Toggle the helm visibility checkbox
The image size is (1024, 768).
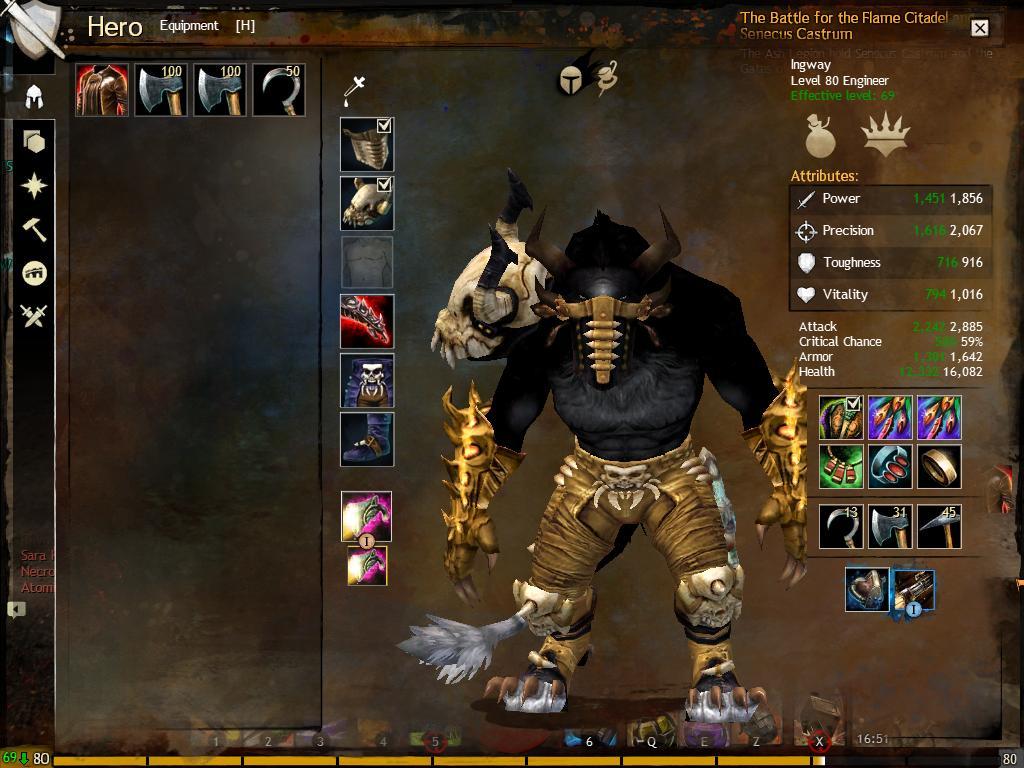pyautogui.click(x=384, y=126)
